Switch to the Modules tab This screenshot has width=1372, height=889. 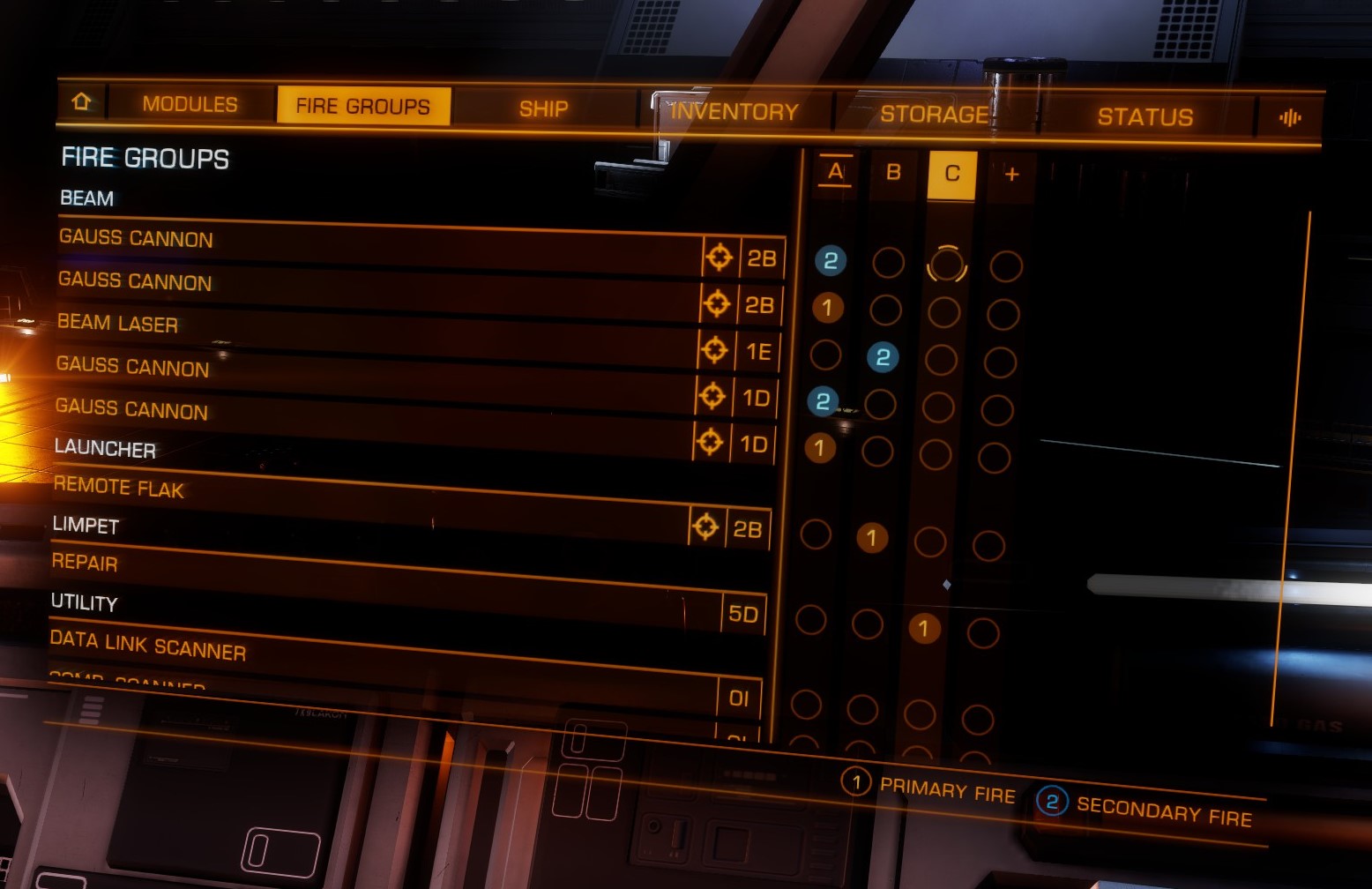[190, 104]
